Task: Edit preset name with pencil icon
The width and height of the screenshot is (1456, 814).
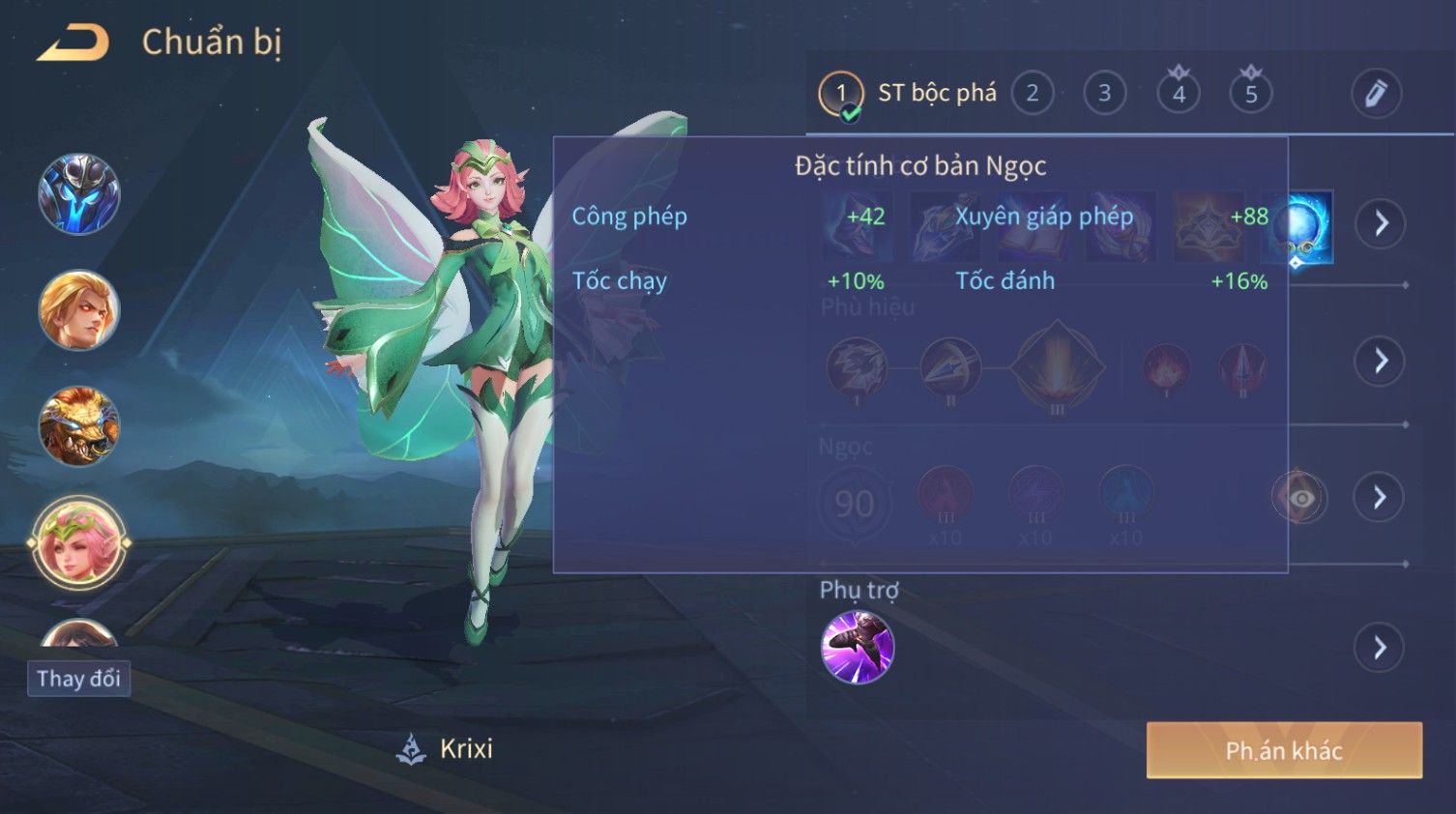Action: pyautogui.click(x=1376, y=94)
